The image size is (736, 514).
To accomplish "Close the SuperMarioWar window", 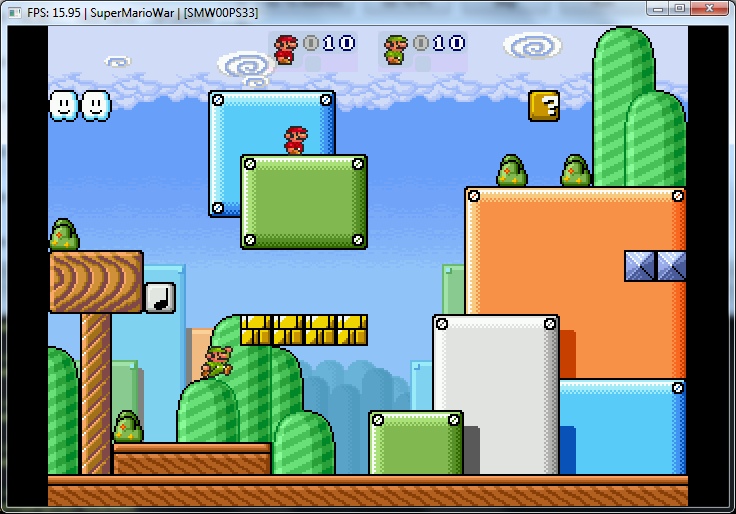I will 707,8.
